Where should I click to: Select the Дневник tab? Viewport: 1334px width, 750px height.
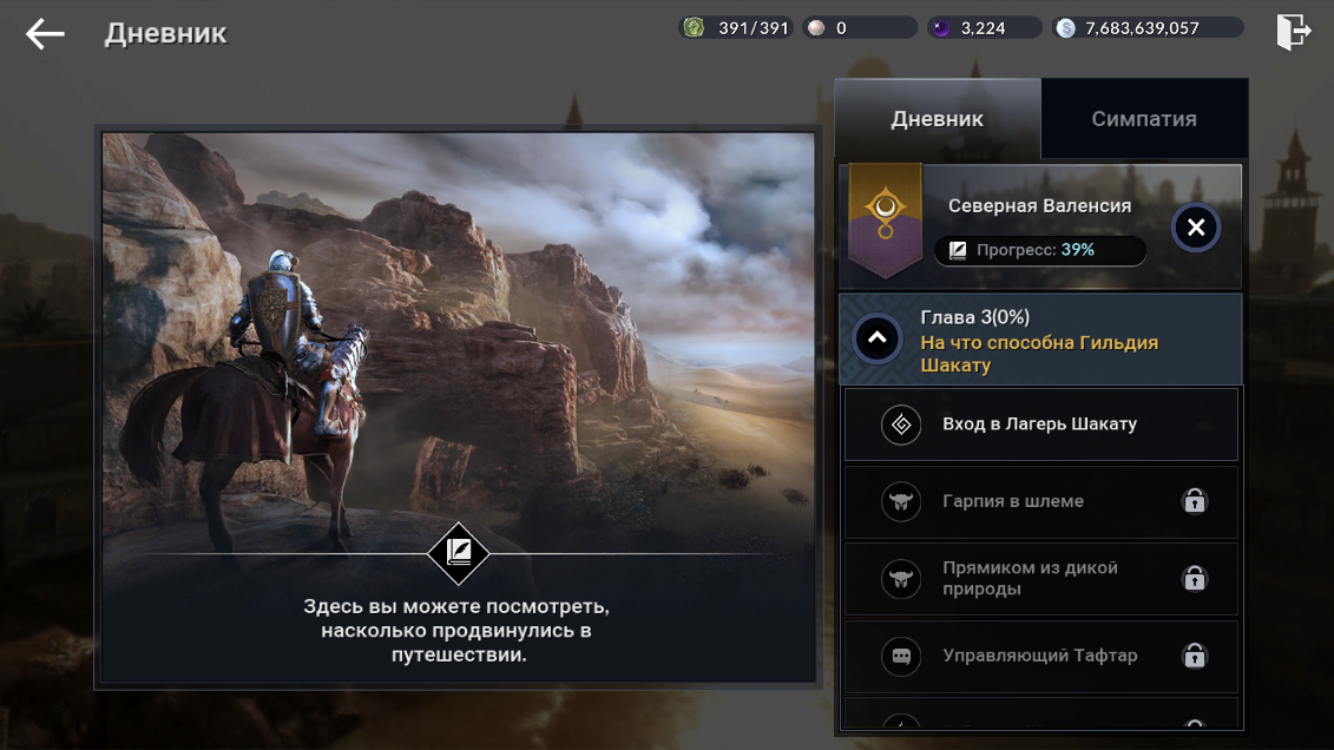pyautogui.click(x=937, y=119)
